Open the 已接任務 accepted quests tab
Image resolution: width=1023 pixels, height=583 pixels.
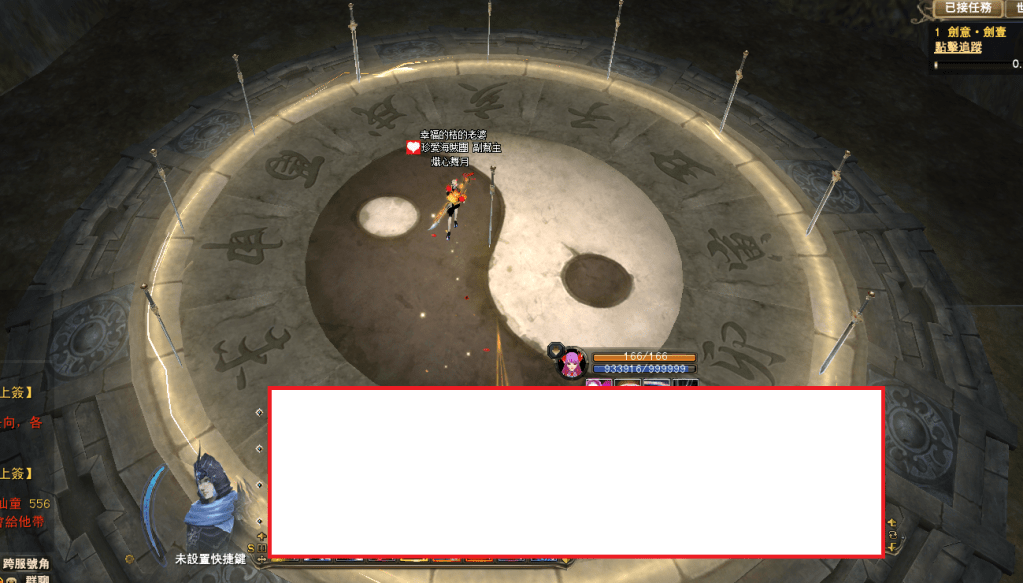point(969,8)
